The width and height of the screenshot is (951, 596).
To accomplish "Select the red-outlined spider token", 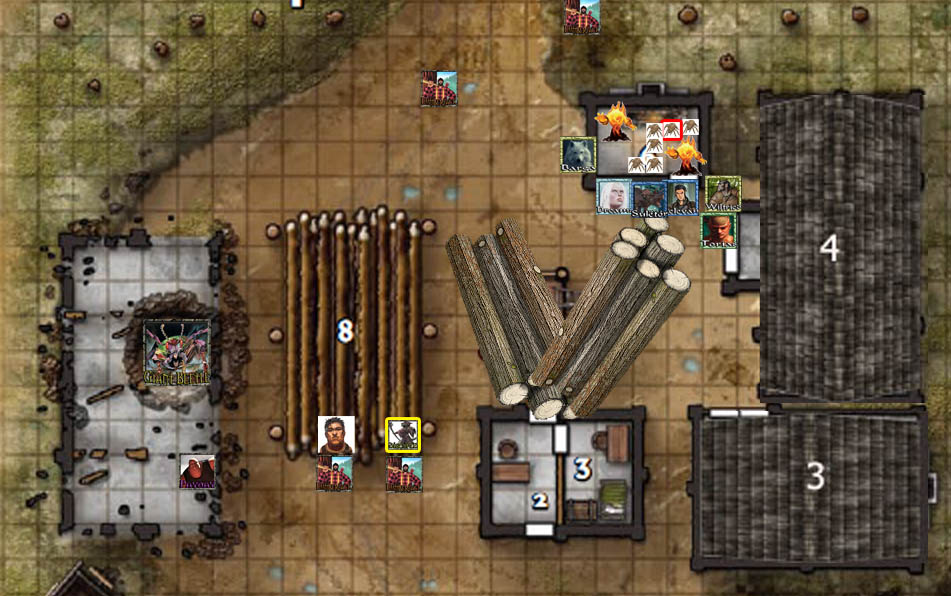I will tap(671, 129).
